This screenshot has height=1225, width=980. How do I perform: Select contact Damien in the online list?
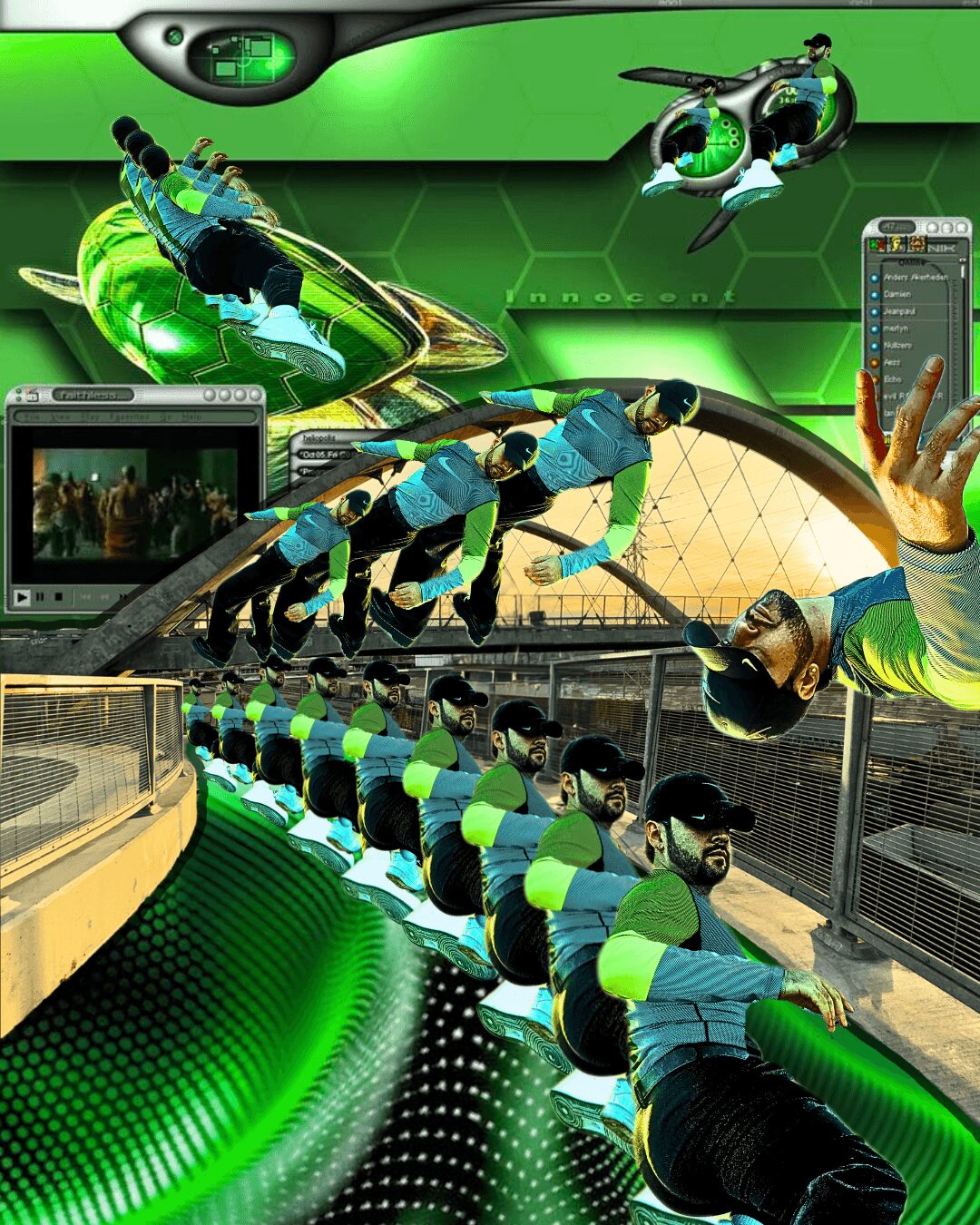[897, 294]
